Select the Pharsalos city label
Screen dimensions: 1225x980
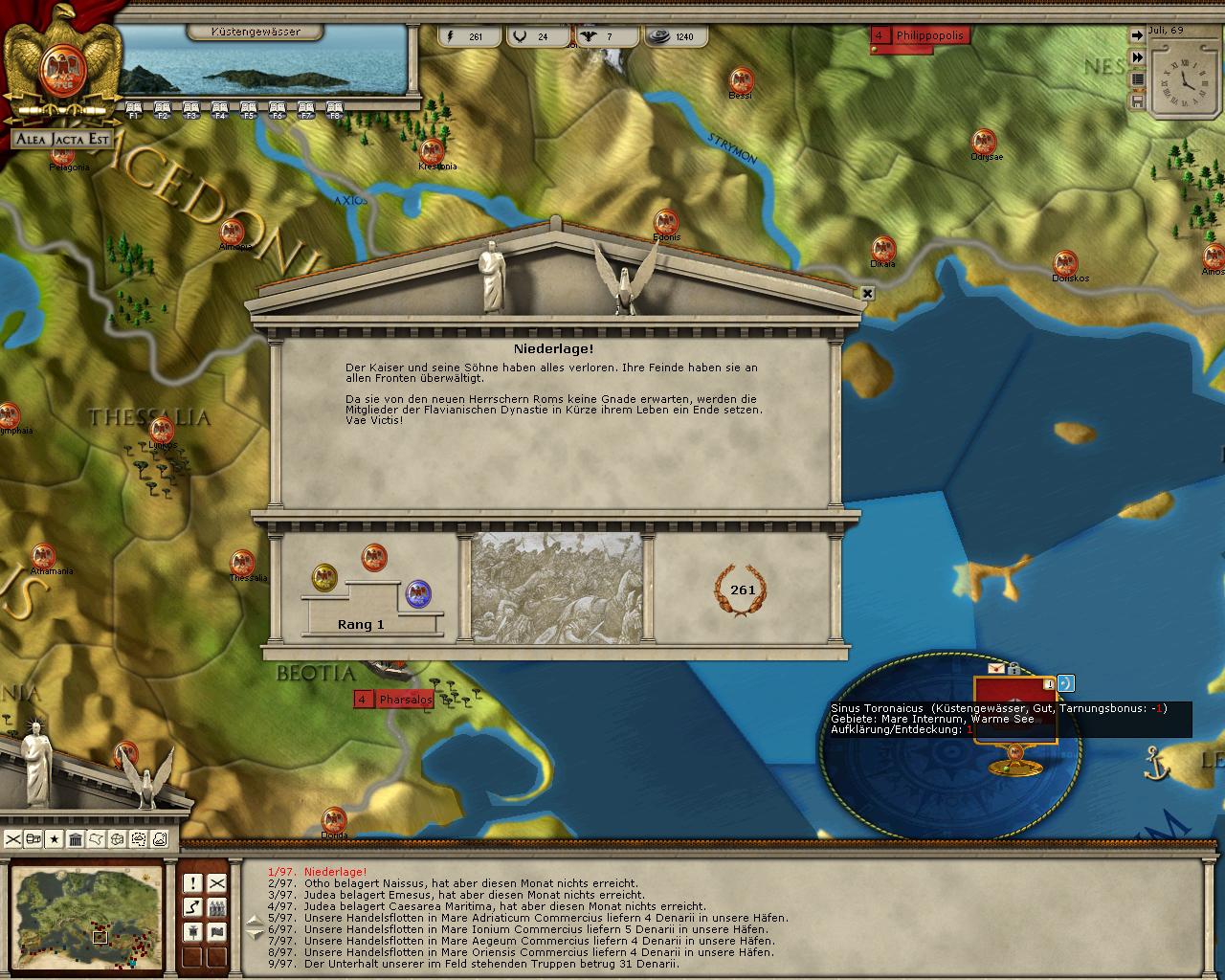pyautogui.click(x=405, y=700)
